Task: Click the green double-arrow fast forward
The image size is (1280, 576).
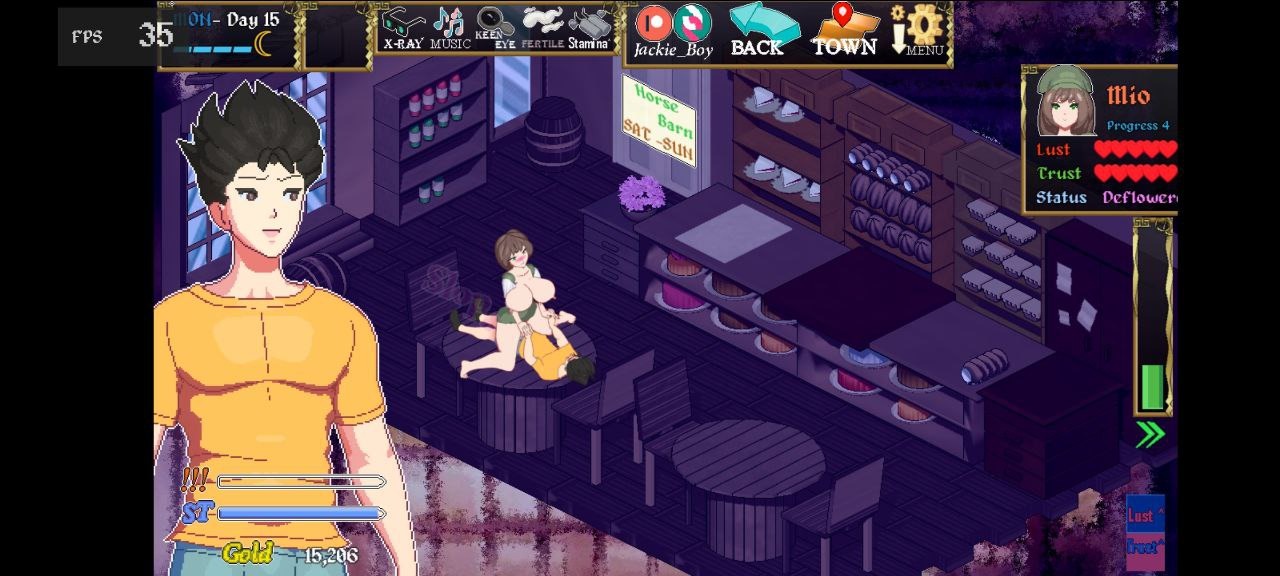Action: tap(1150, 434)
